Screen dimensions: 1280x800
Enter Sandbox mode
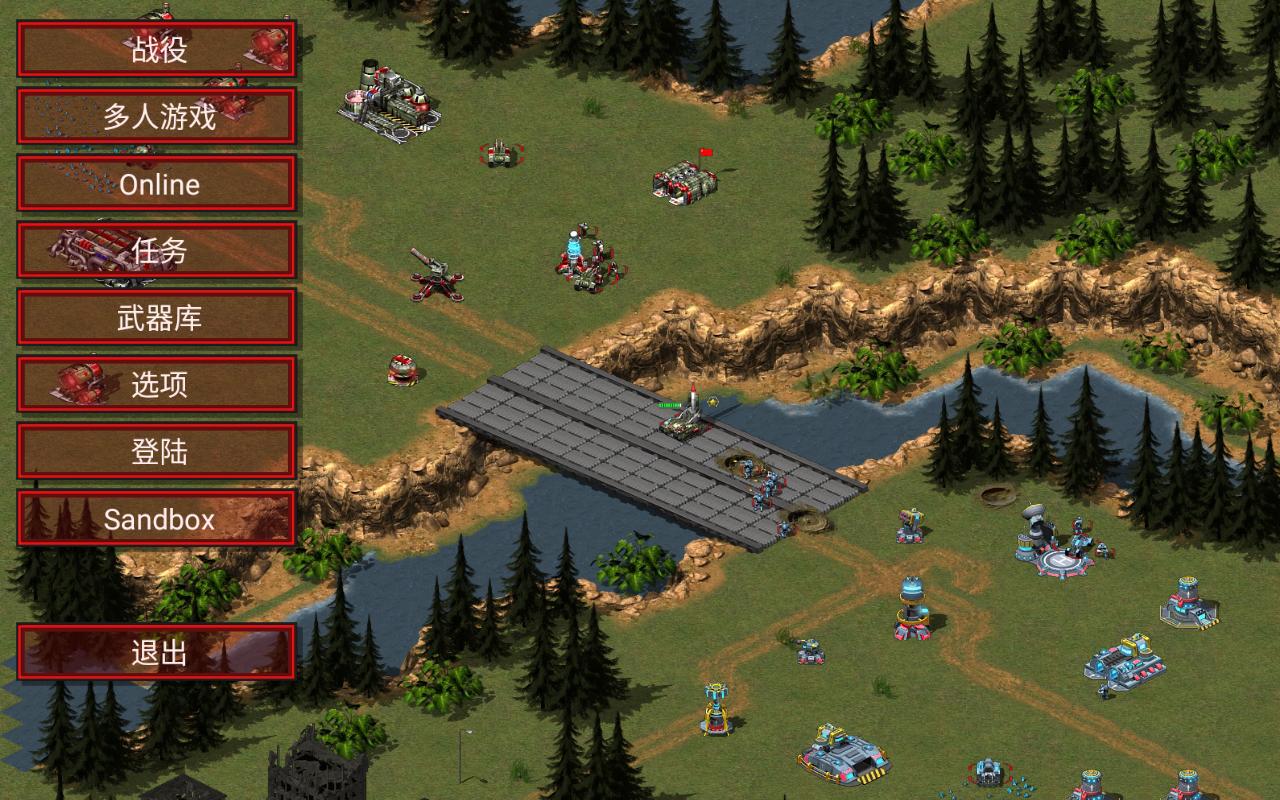157,519
